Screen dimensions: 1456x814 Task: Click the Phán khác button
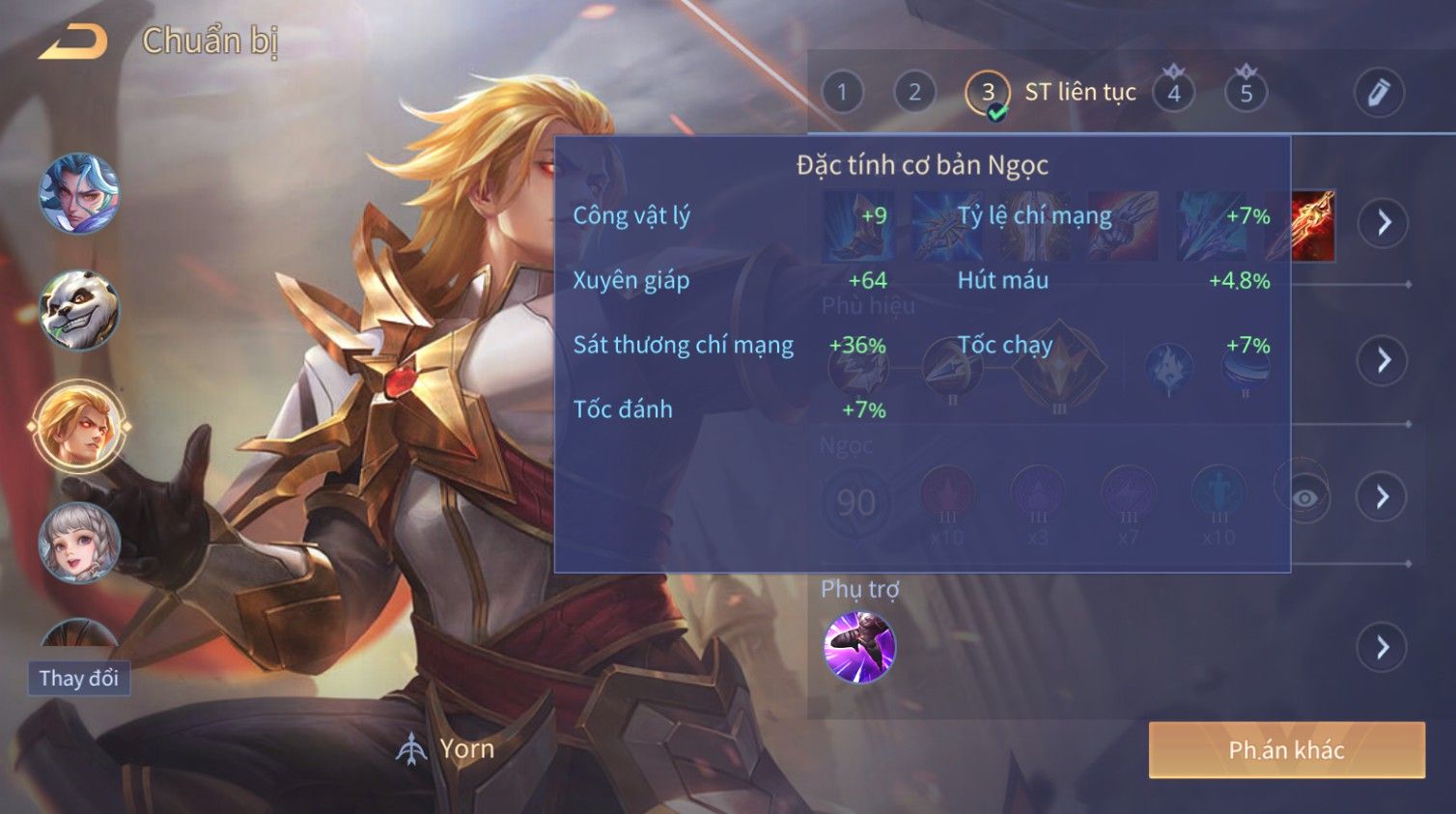(1286, 750)
